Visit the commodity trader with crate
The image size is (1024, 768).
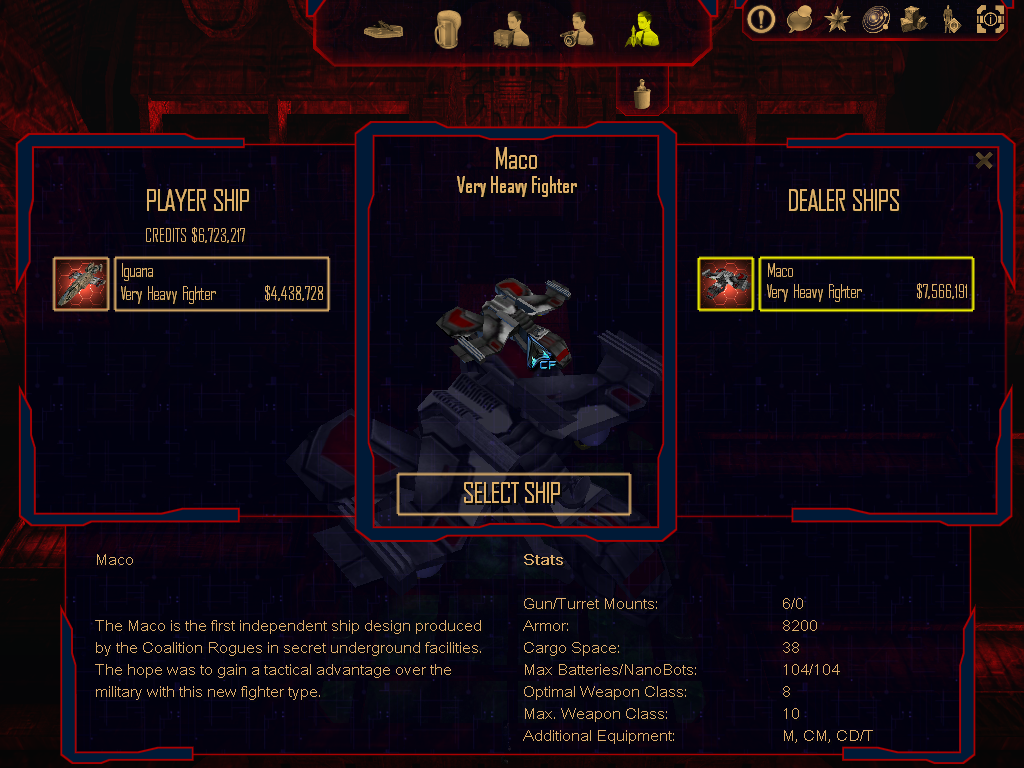pyautogui.click(x=510, y=30)
